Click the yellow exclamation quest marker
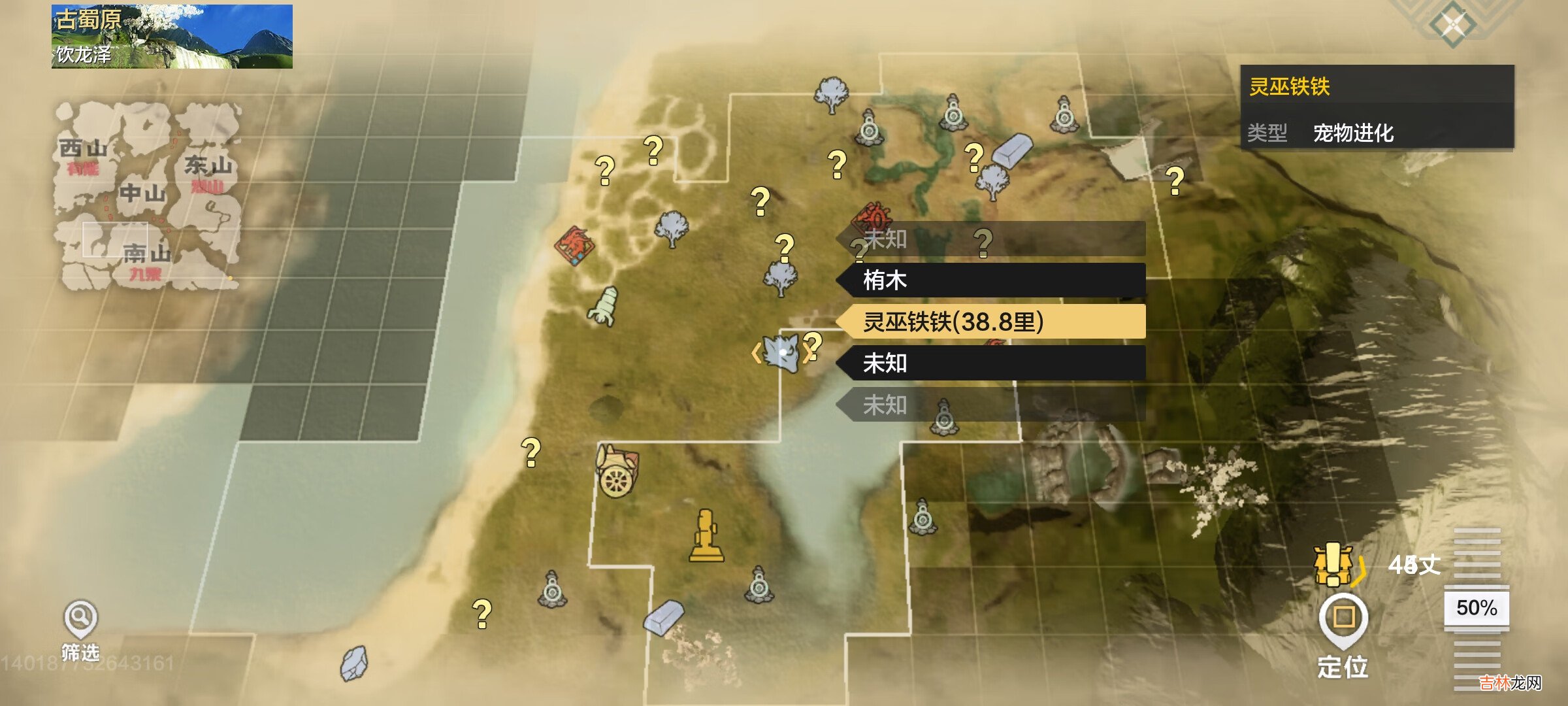This screenshot has height=706, width=1568. pyautogui.click(x=1333, y=564)
